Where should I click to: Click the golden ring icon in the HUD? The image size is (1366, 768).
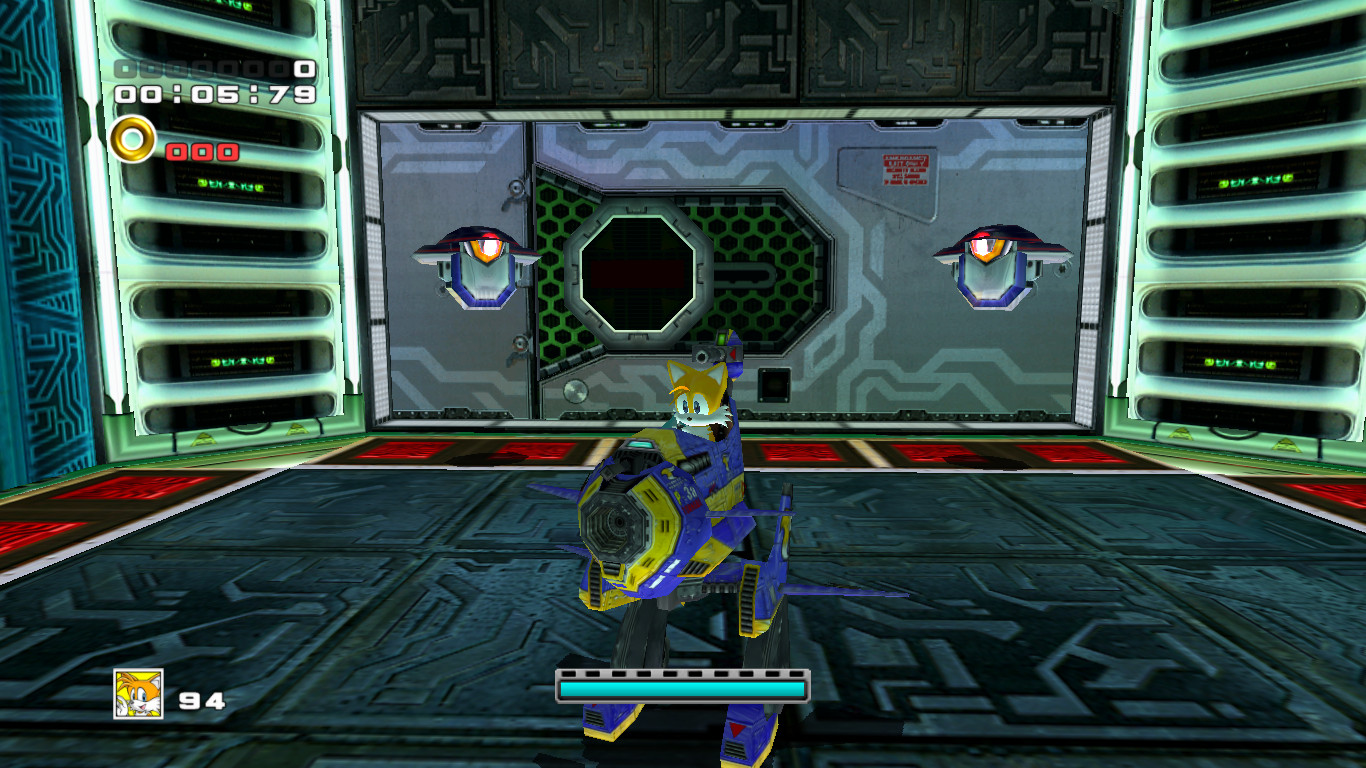click(x=131, y=141)
